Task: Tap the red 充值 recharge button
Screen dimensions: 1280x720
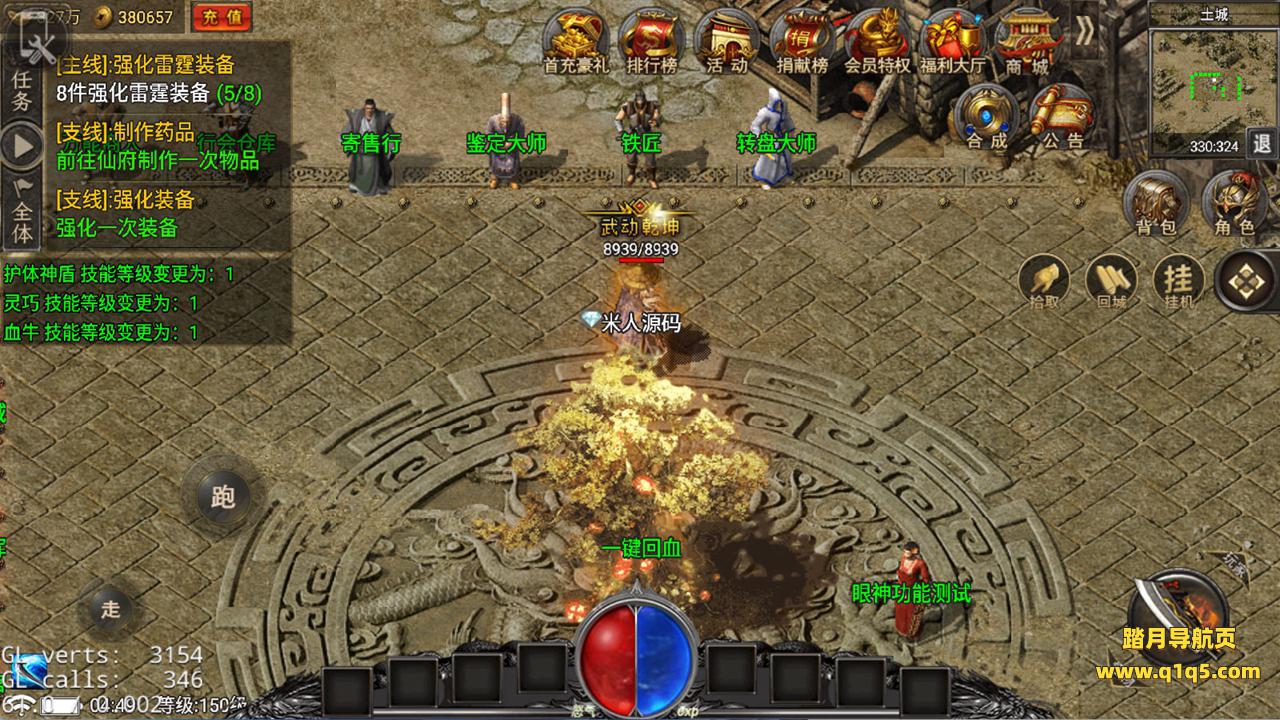Action: point(222,16)
